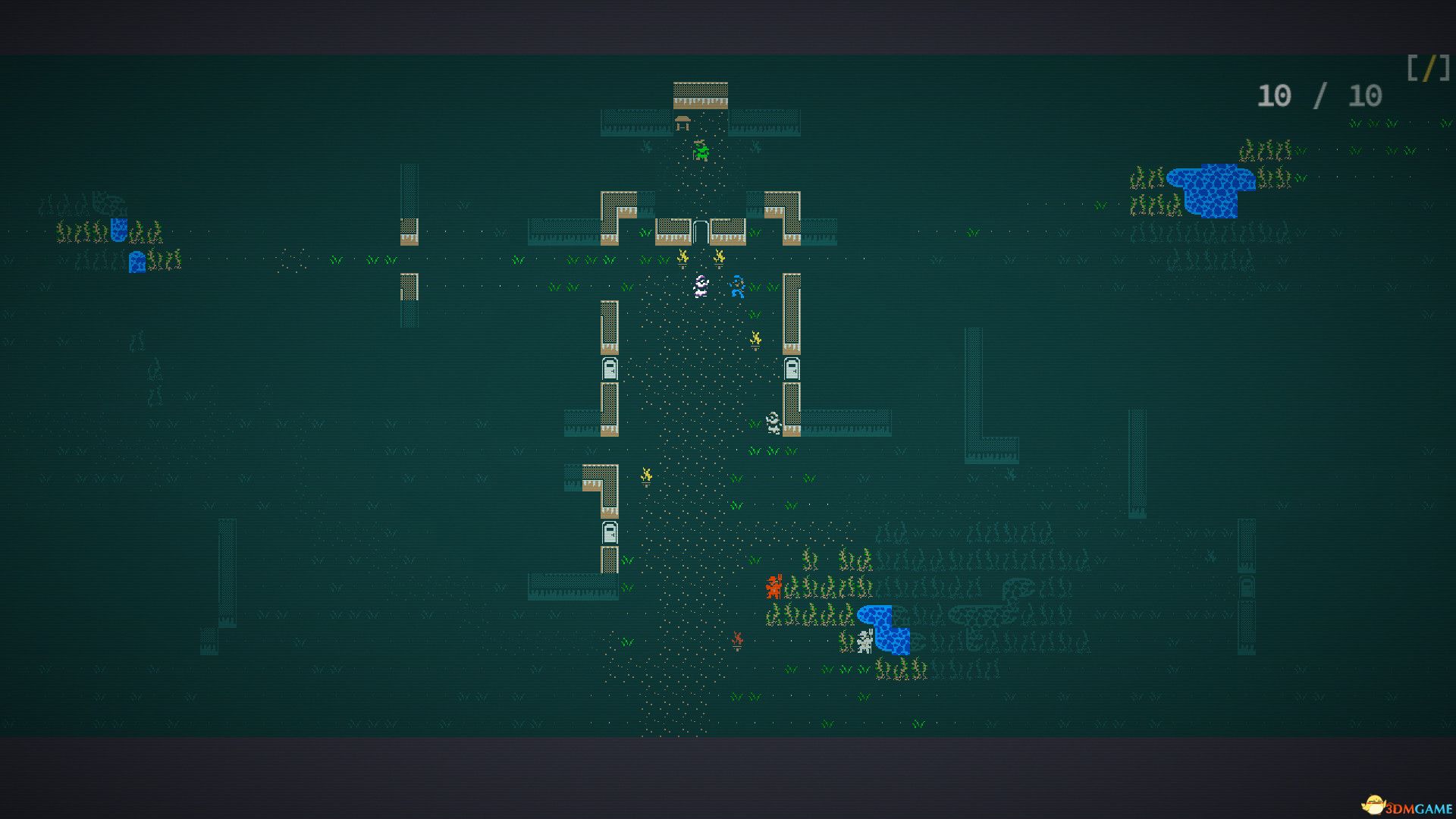Click the canopy awning under the north gate

click(681, 120)
